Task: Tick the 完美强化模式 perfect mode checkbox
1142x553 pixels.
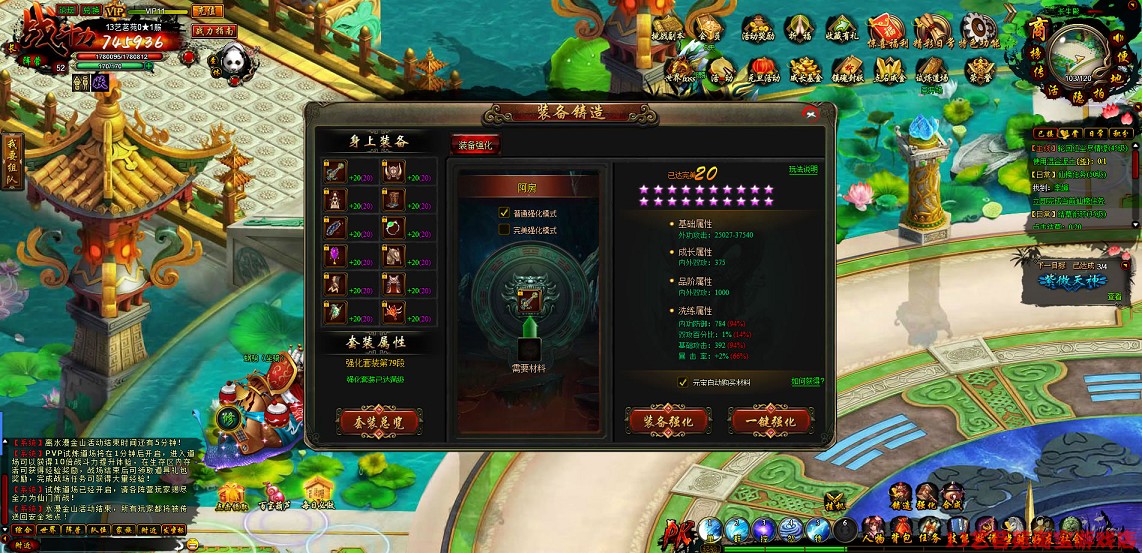Action: coord(504,230)
